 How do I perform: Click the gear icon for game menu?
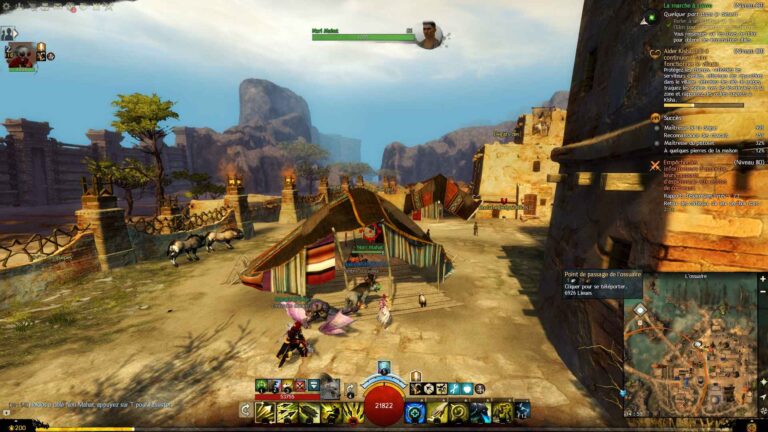pyautogui.click(x=5, y=4)
